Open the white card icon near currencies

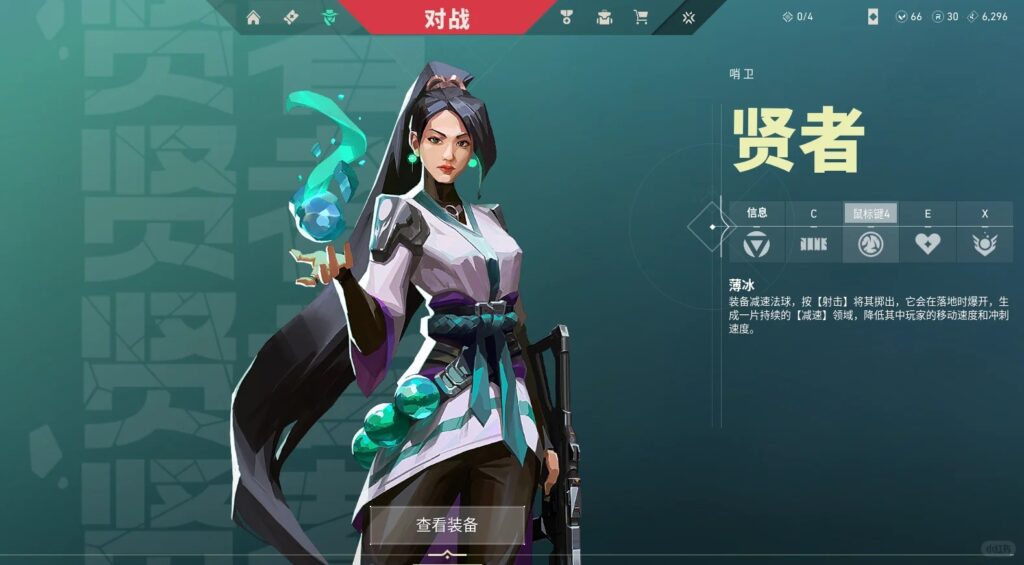873,17
